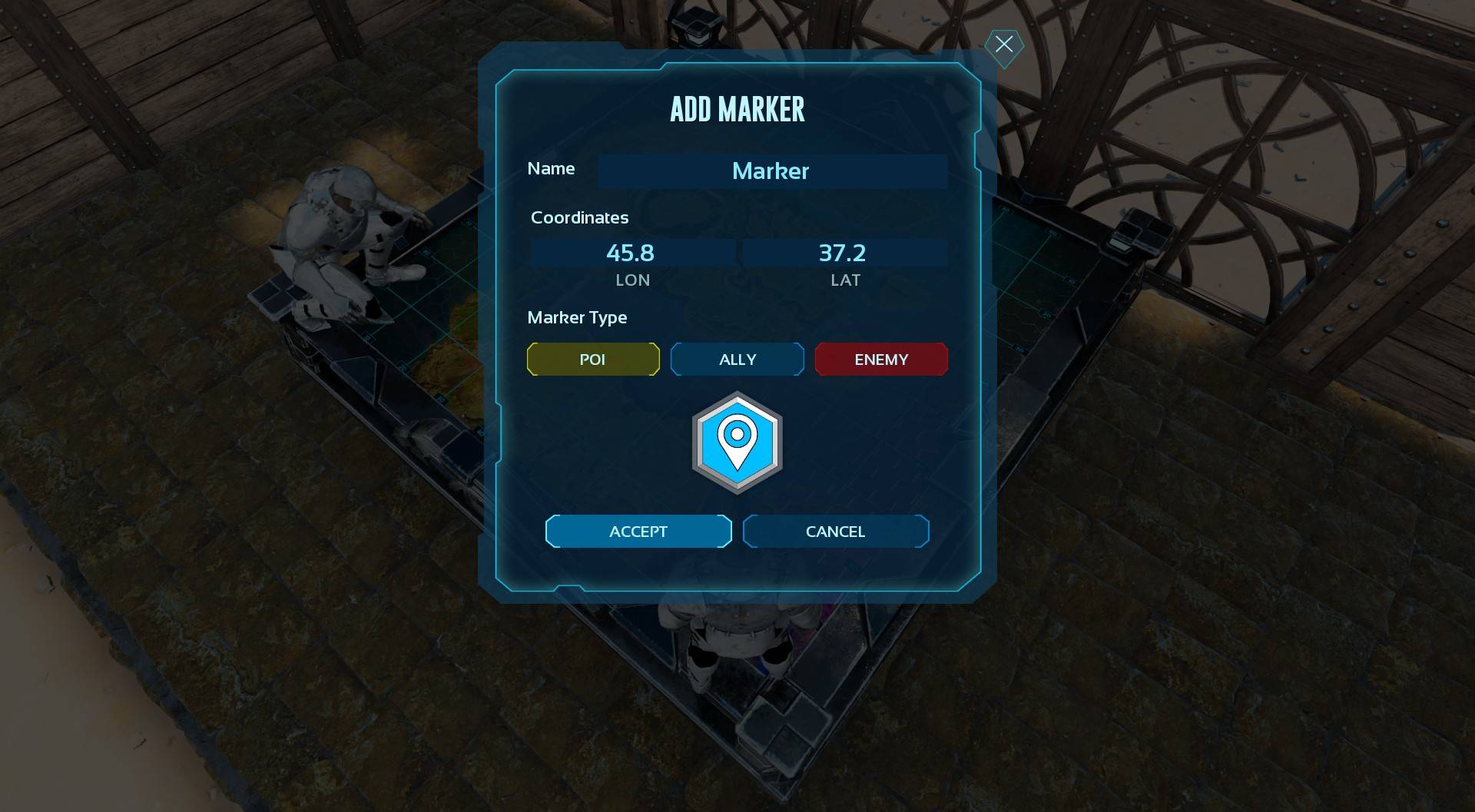Select the blue map pin icon
This screenshot has height=812, width=1475.
(737, 442)
